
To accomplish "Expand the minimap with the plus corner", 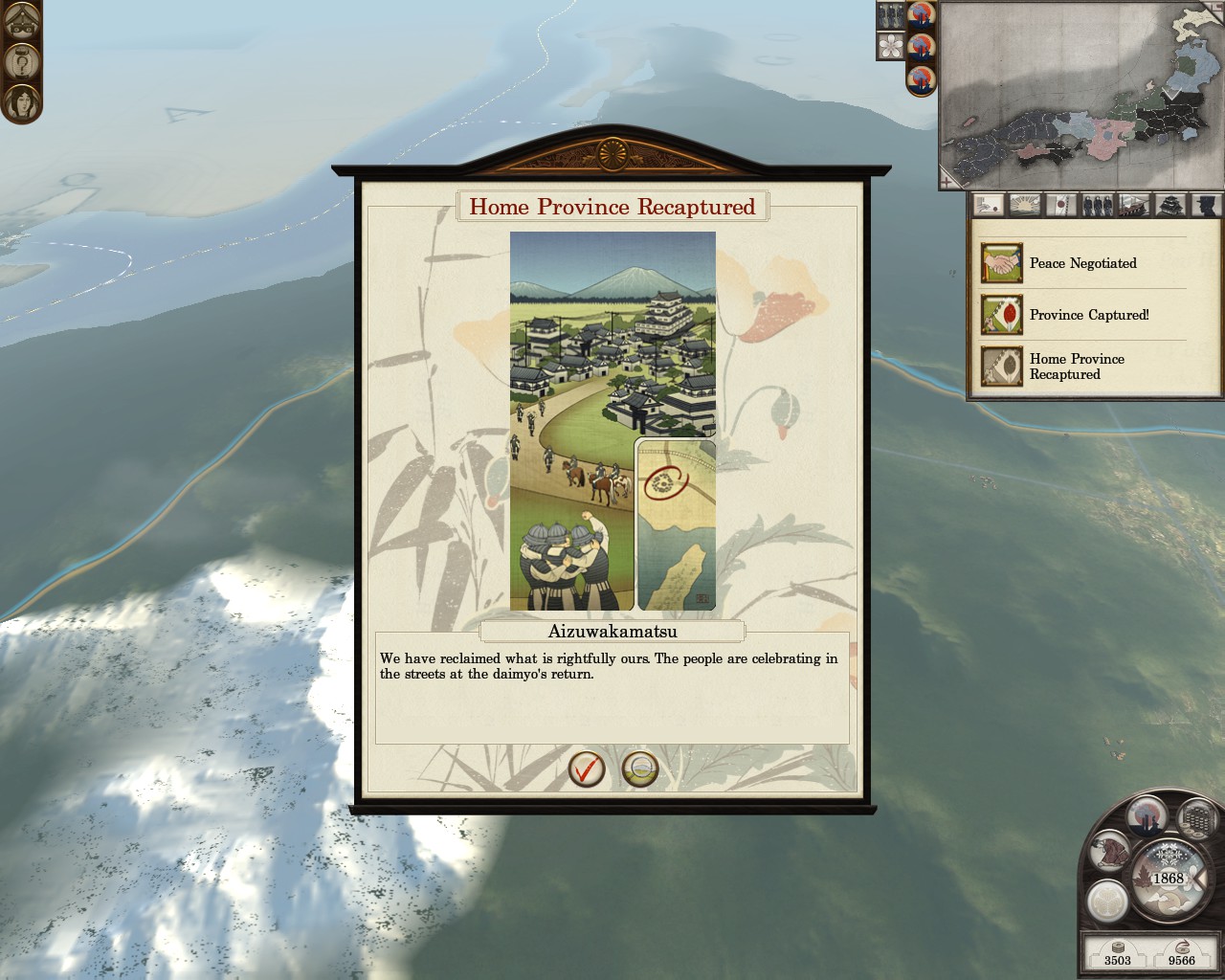I will pos(947,180).
